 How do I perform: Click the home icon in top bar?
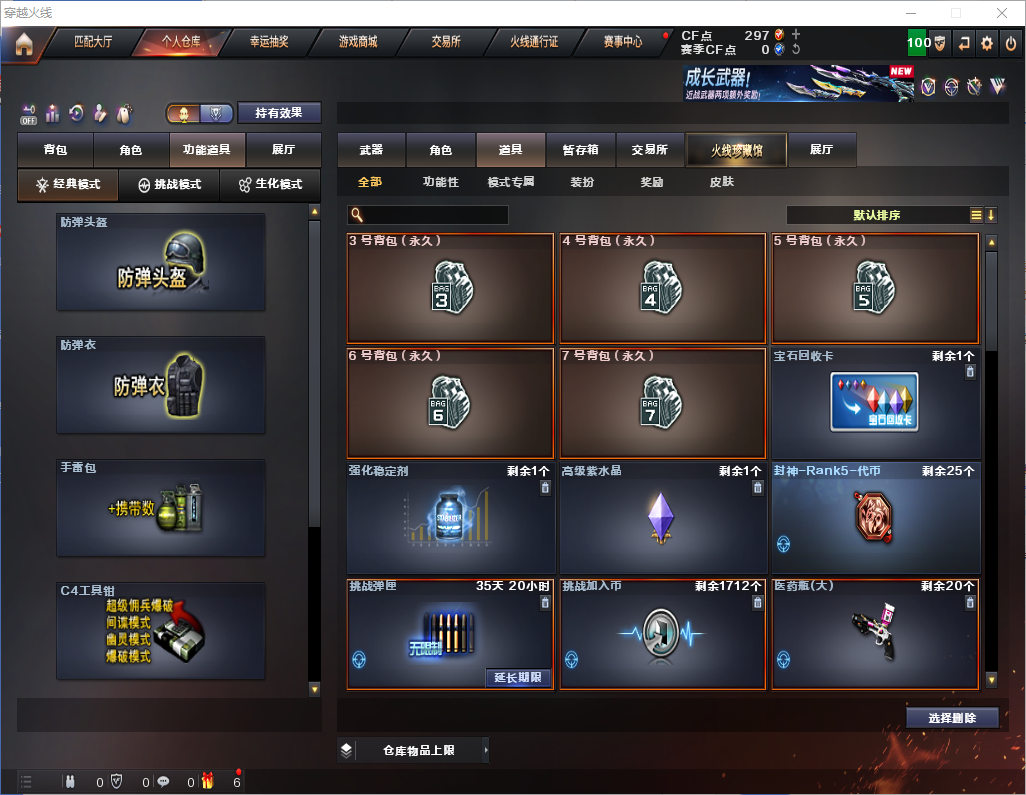(x=24, y=44)
